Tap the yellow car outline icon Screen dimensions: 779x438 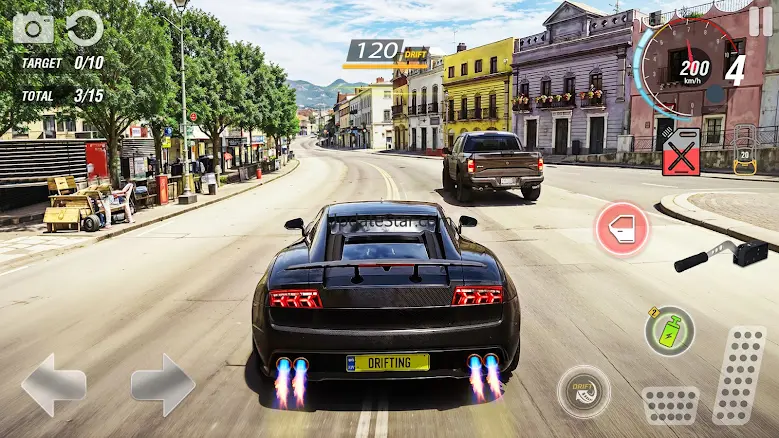743,151
